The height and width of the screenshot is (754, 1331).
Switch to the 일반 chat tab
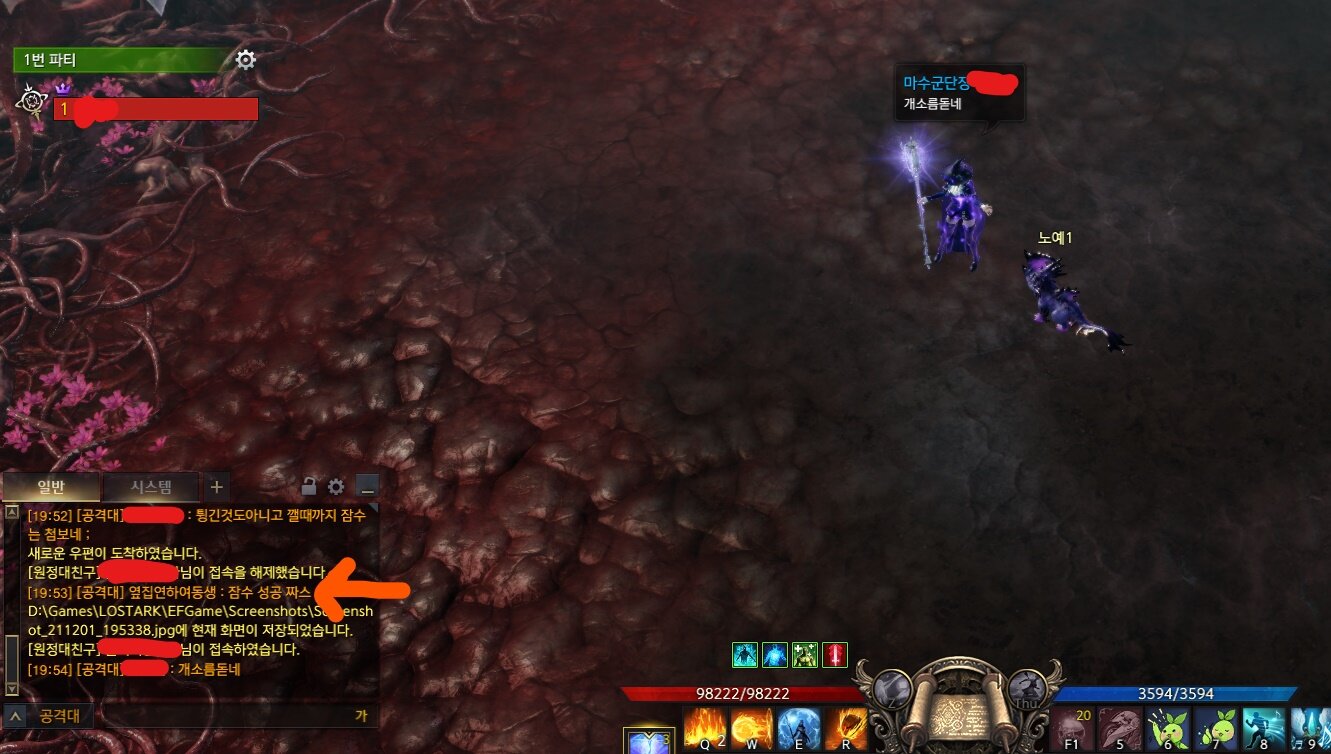click(x=51, y=488)
